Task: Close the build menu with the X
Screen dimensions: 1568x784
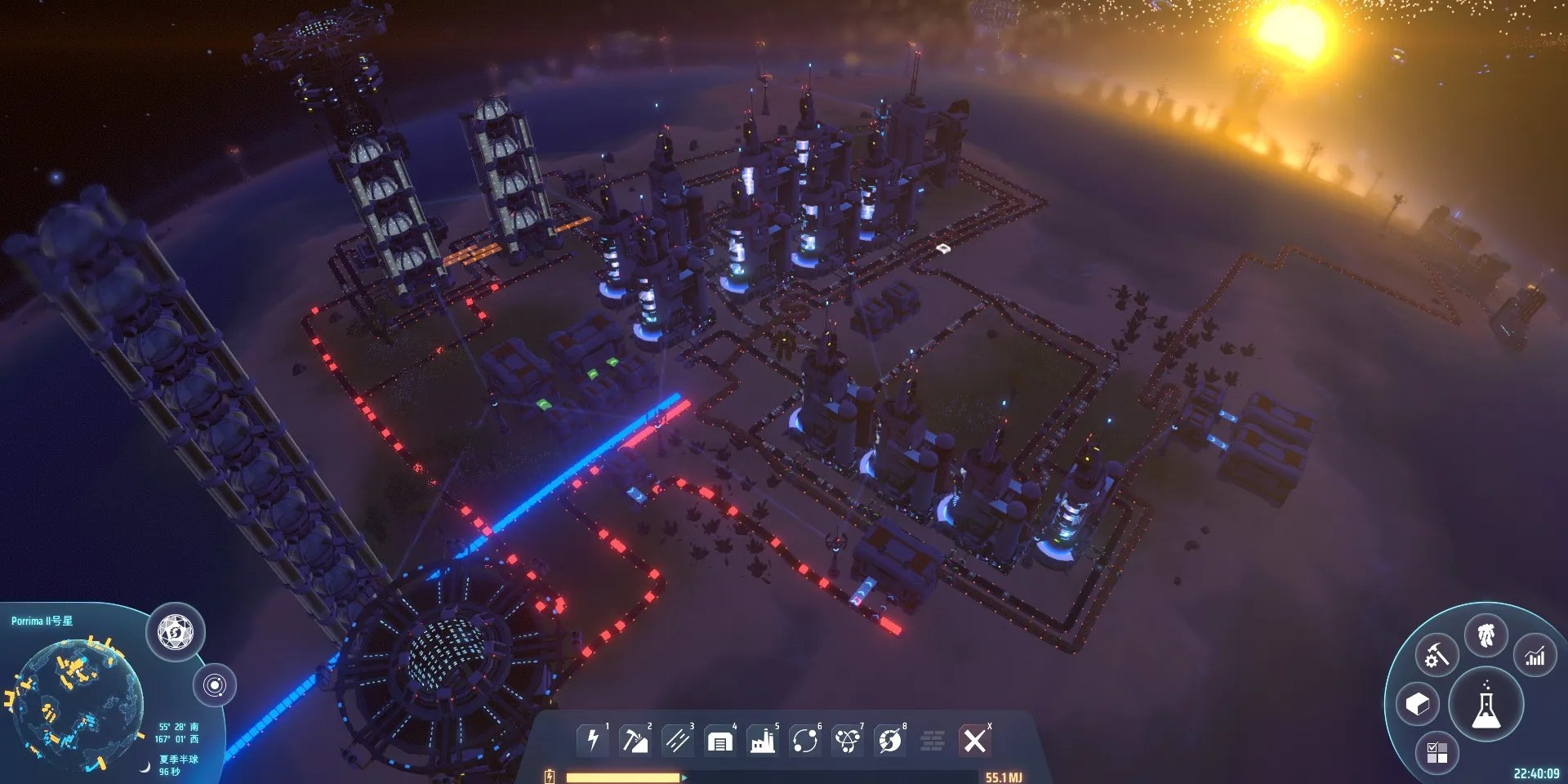Action: tap(975, 741)
